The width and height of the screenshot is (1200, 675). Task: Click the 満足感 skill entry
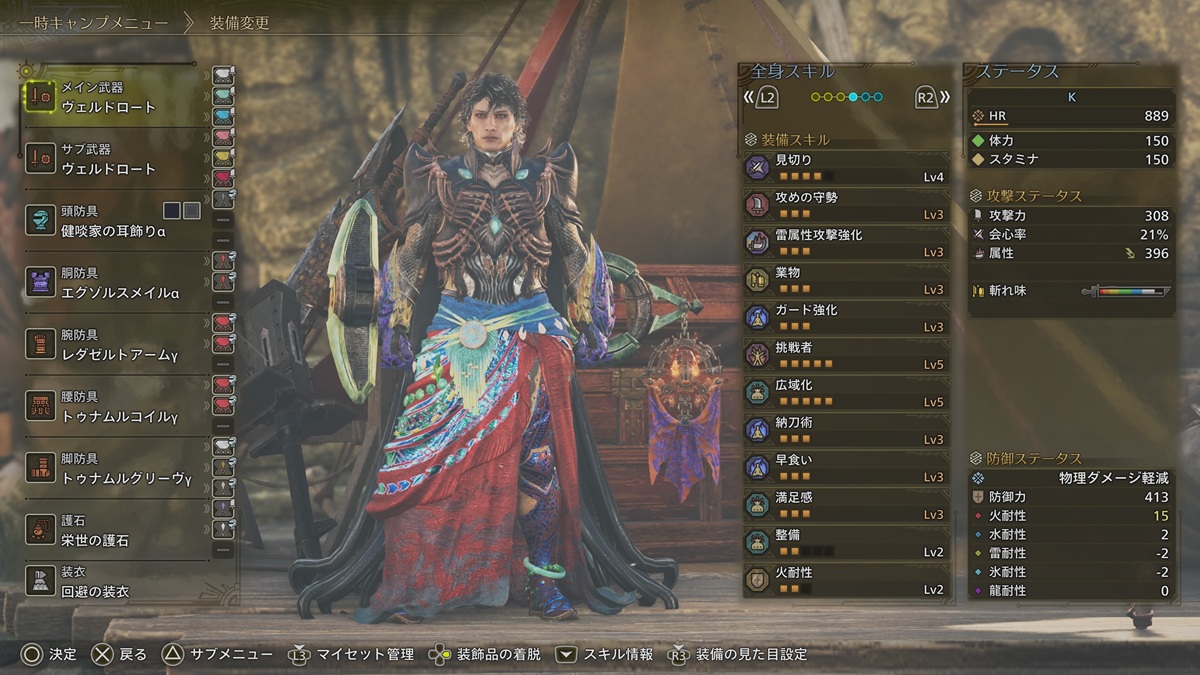coord(846,505)
